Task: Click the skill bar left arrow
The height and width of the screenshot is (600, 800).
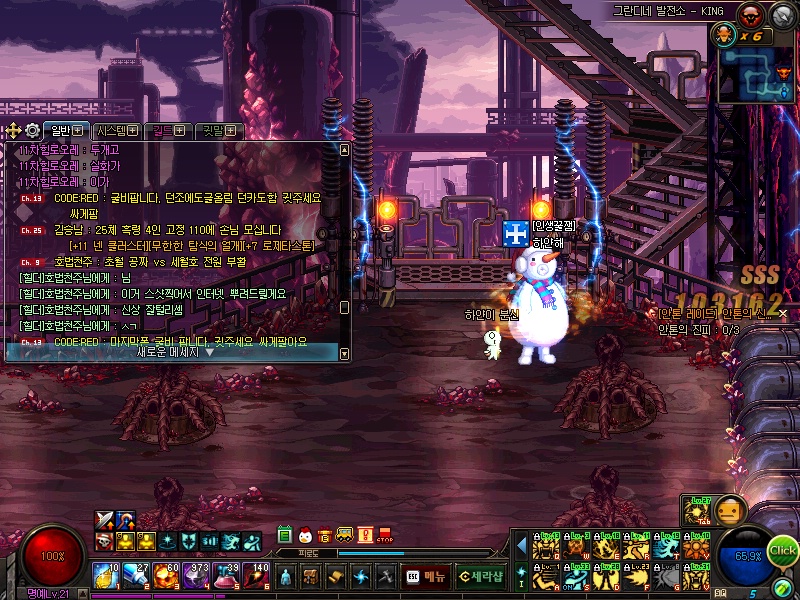Action: tap(521, 545)
